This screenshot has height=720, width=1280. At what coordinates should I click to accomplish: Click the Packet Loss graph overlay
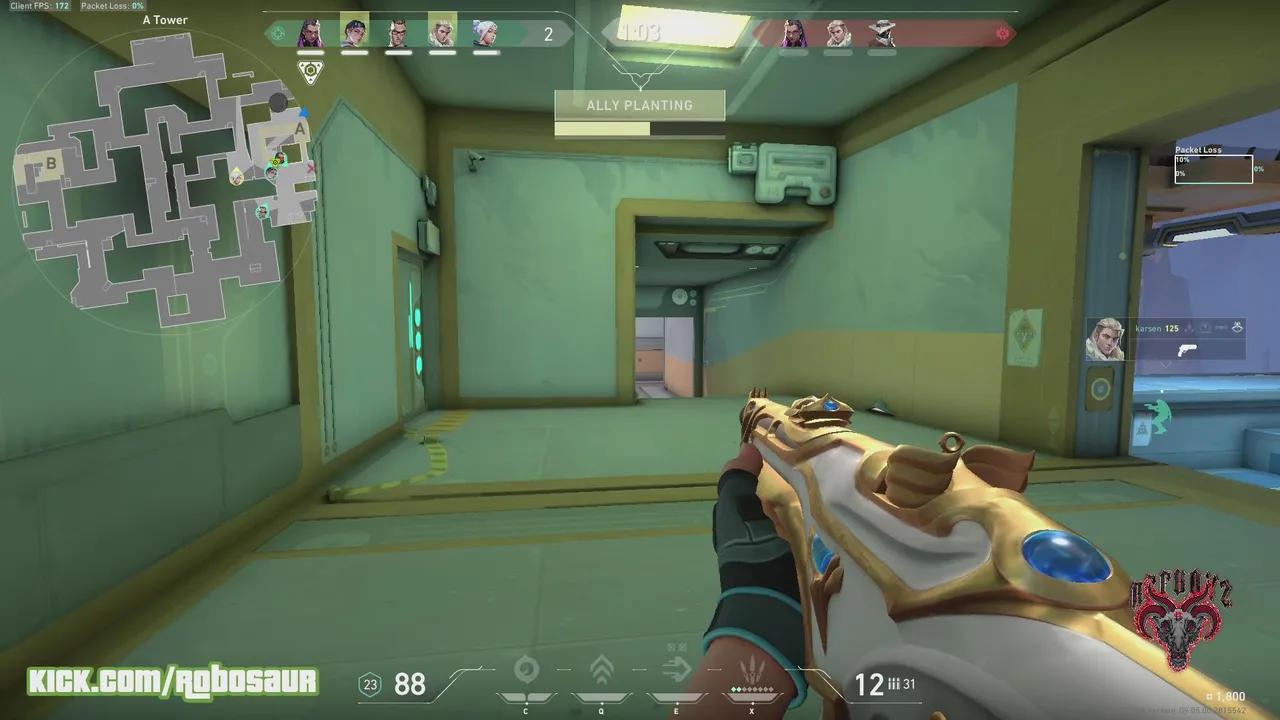[x=1213, y=168]
